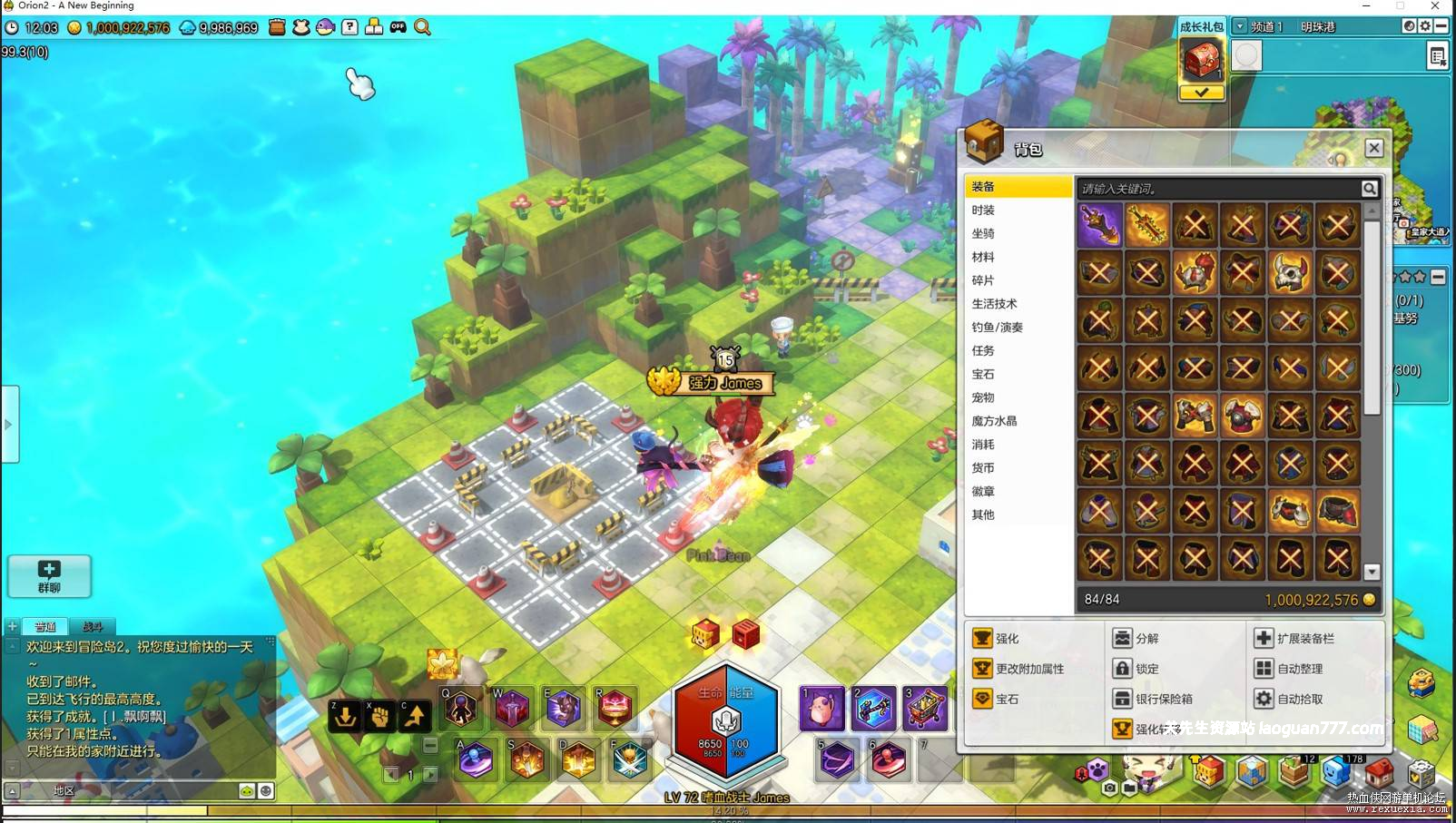The image size is (1456, 823).
Task: Activate 自动整理 auto sort
Action: pos(1289,669)
